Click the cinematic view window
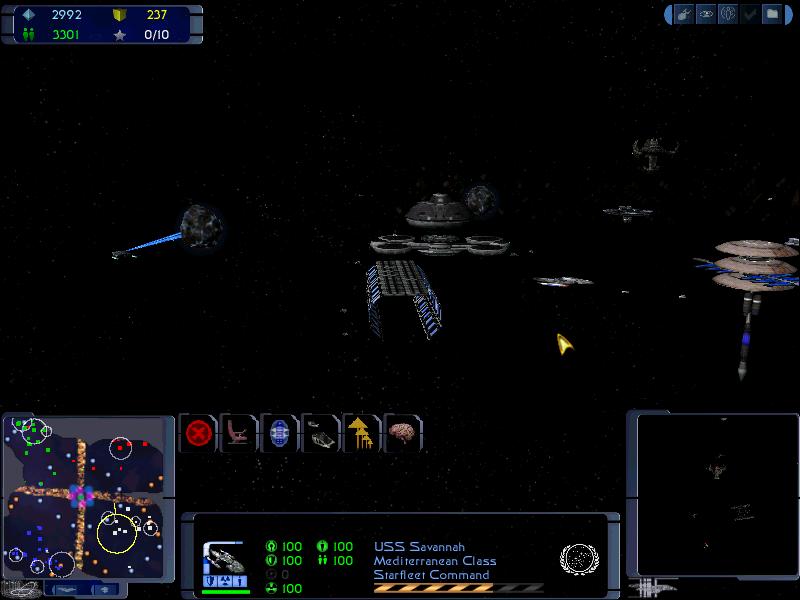The height and width of the screenshot is (600, 800). [x=716, y=493]
